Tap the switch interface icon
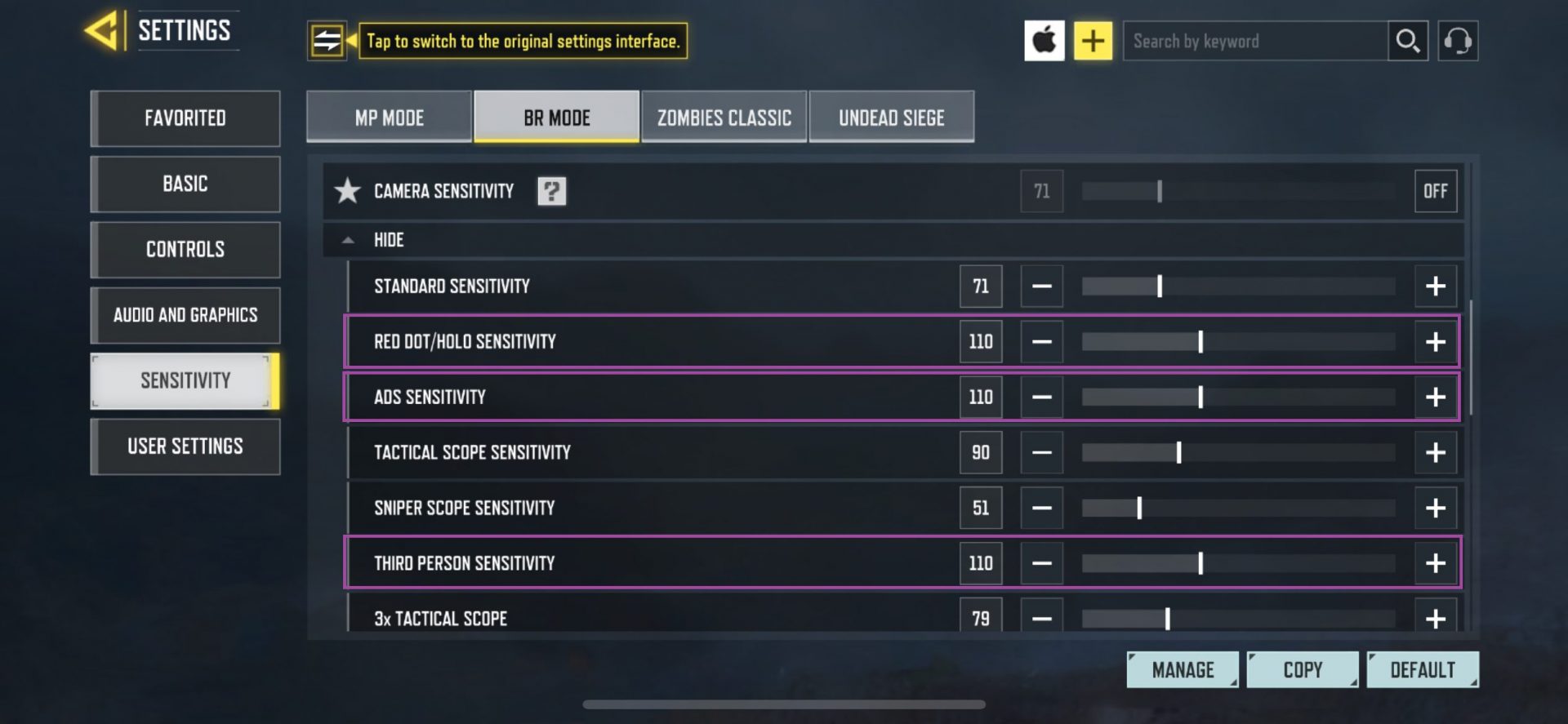 [327, 40]
